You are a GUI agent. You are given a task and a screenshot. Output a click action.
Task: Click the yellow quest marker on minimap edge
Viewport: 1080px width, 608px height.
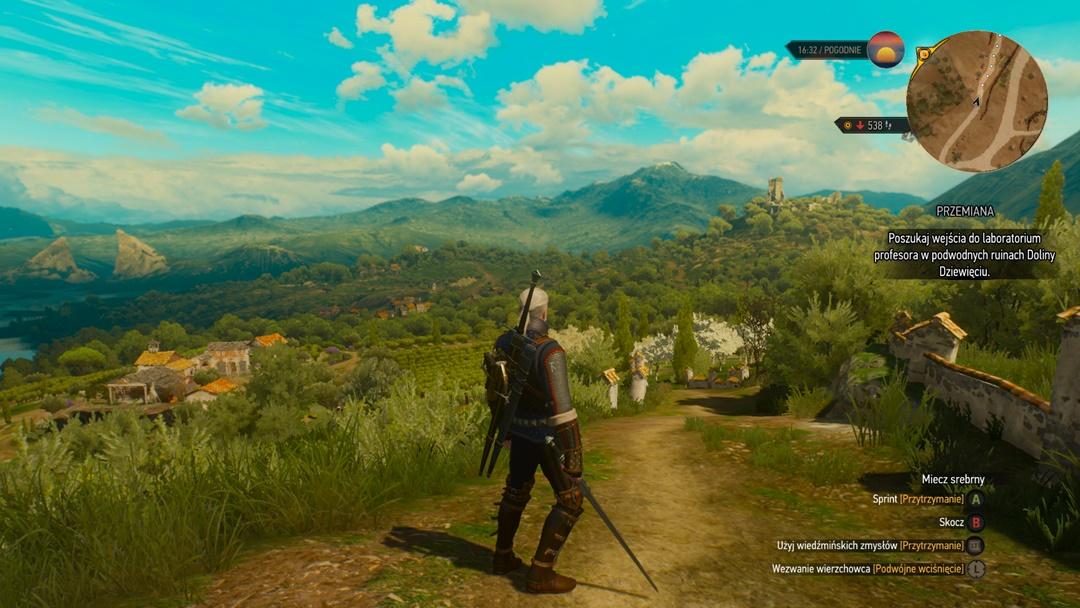click(x=924, y=53)
